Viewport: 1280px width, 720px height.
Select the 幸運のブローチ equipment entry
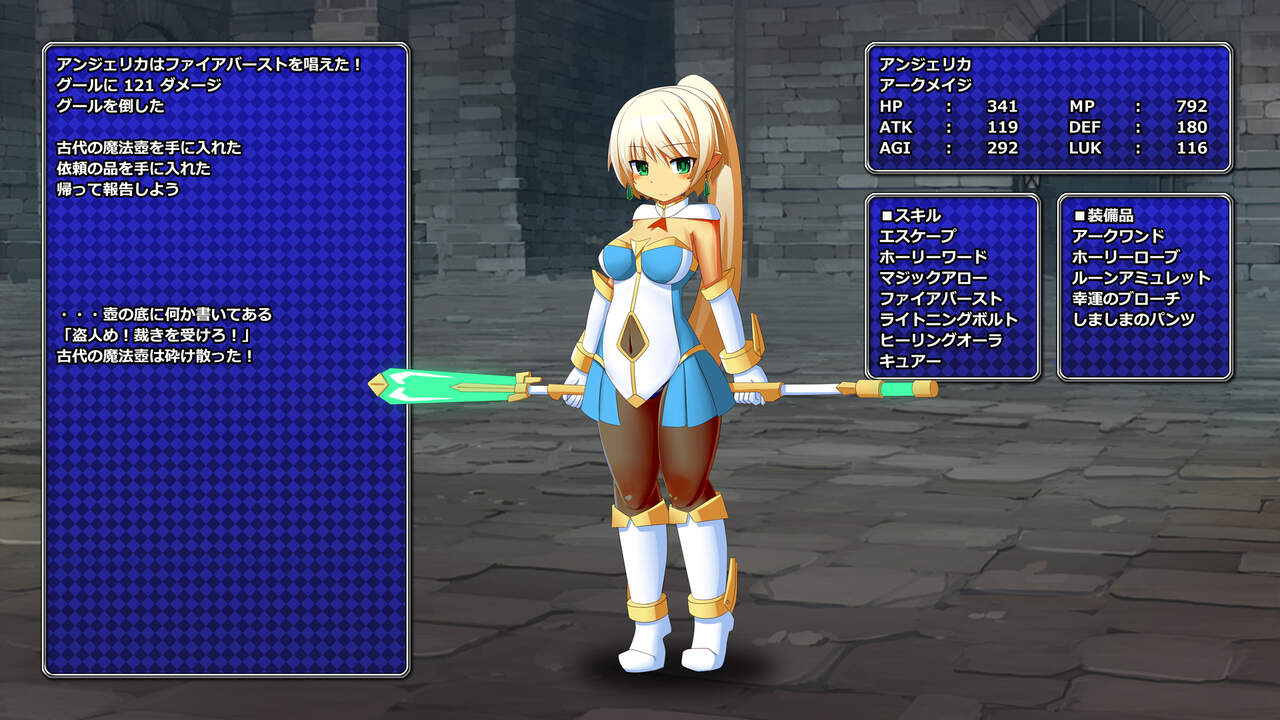[x=1126, y=299]
